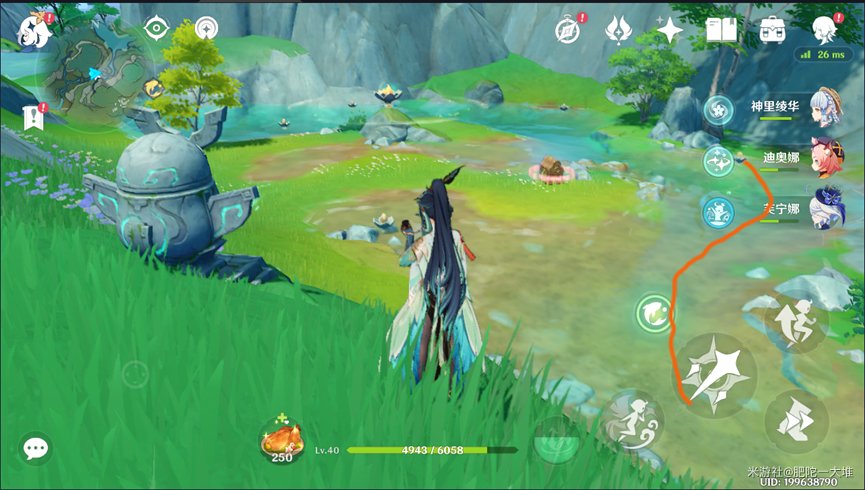The height and width of the screenshot is (490, 865).
Task: Activate the eye-shaped Elemental Sight icon
Action: (157, 28)
